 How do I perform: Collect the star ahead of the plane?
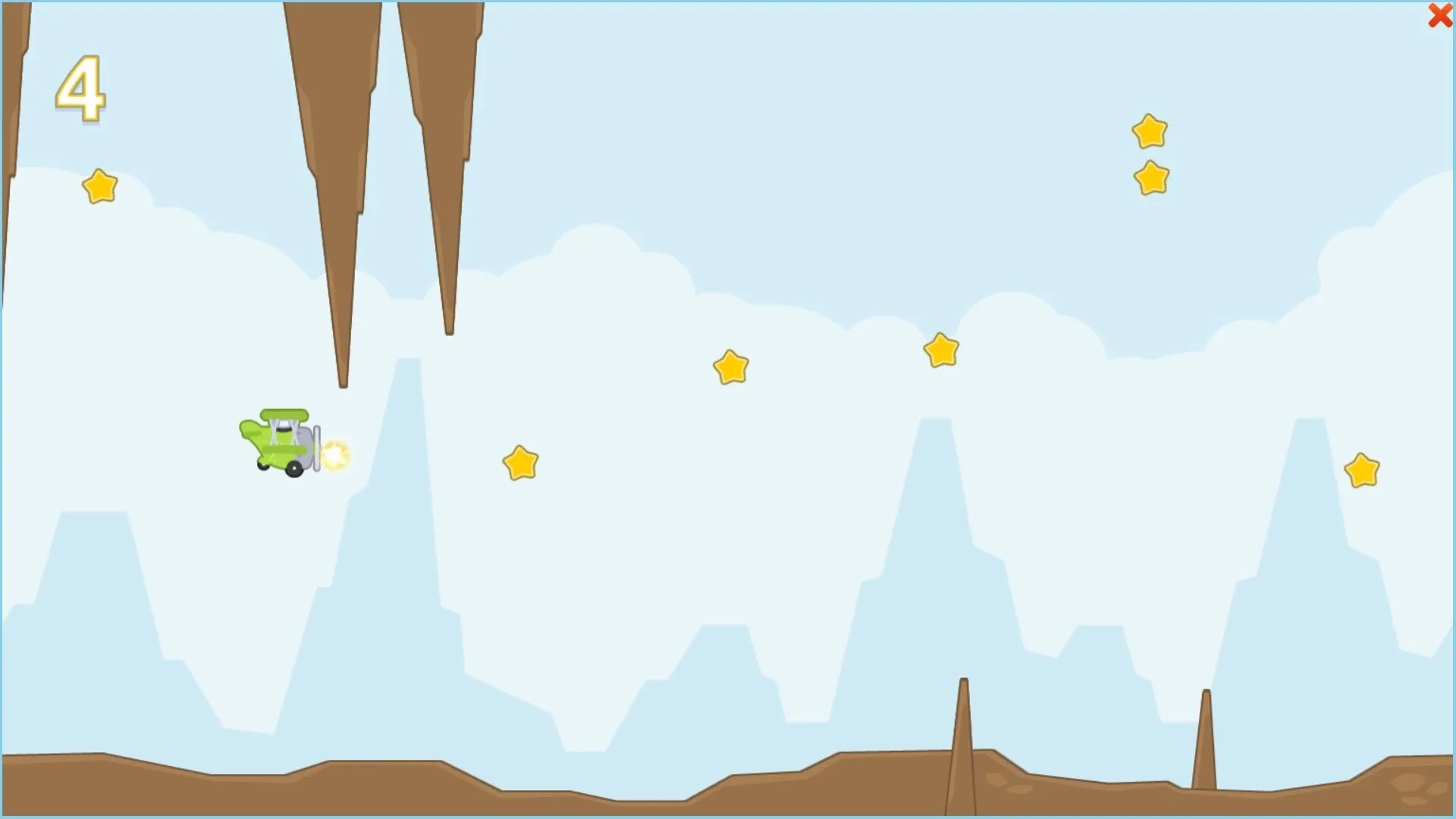[520, 460]
